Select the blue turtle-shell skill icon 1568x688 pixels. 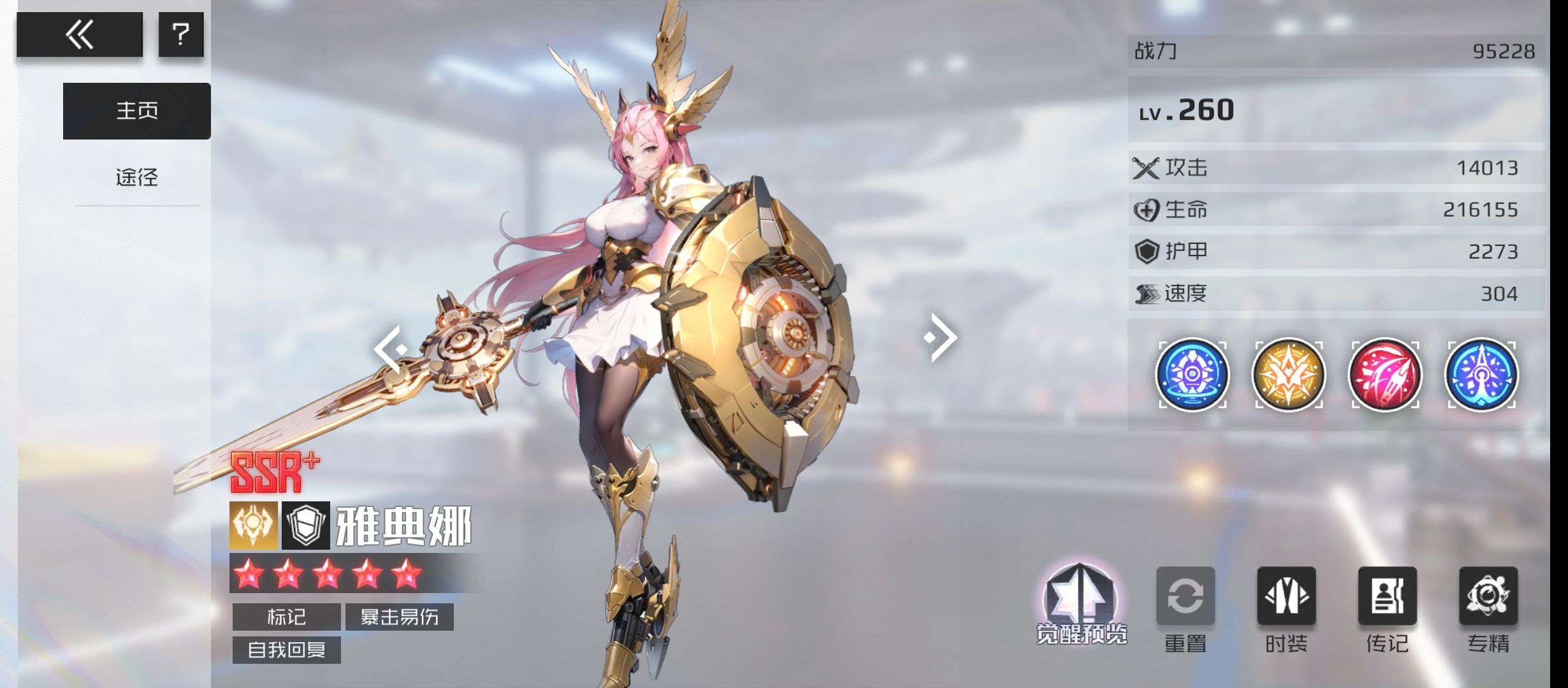[1192, 375]
